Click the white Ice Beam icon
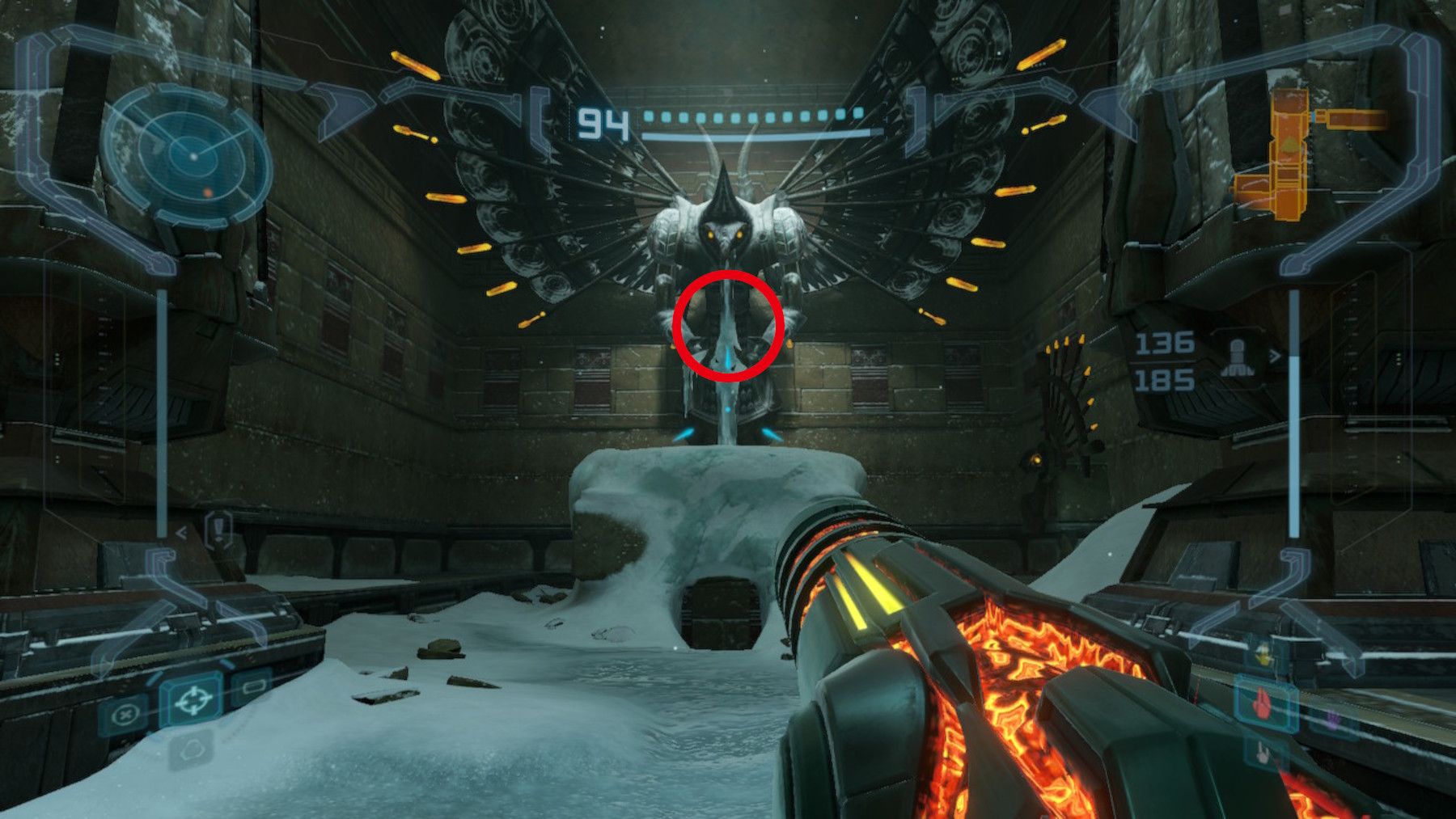 pyautogui.click(x=1263, y=754)
